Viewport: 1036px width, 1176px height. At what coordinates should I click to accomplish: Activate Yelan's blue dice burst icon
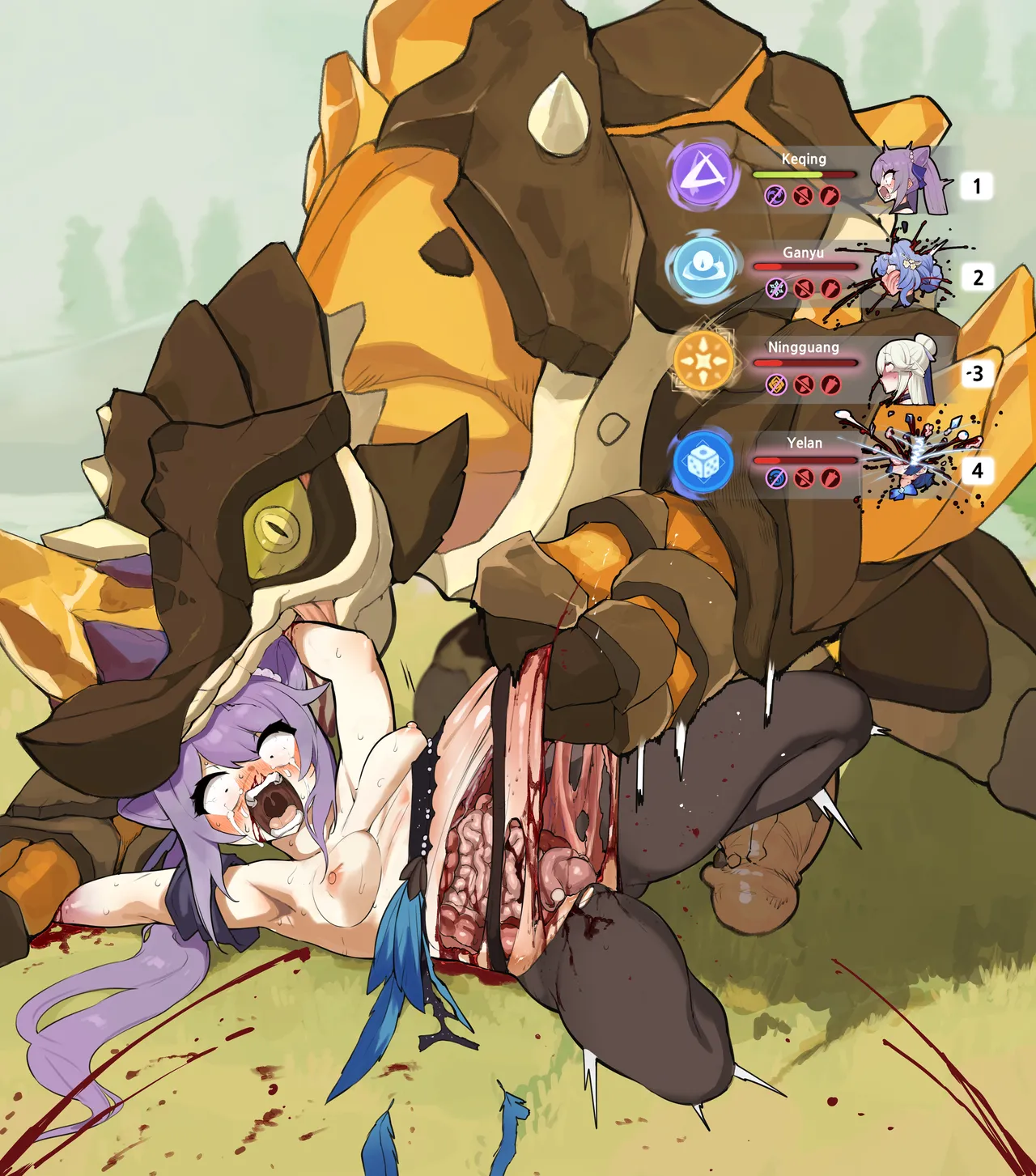coord(703,462)
